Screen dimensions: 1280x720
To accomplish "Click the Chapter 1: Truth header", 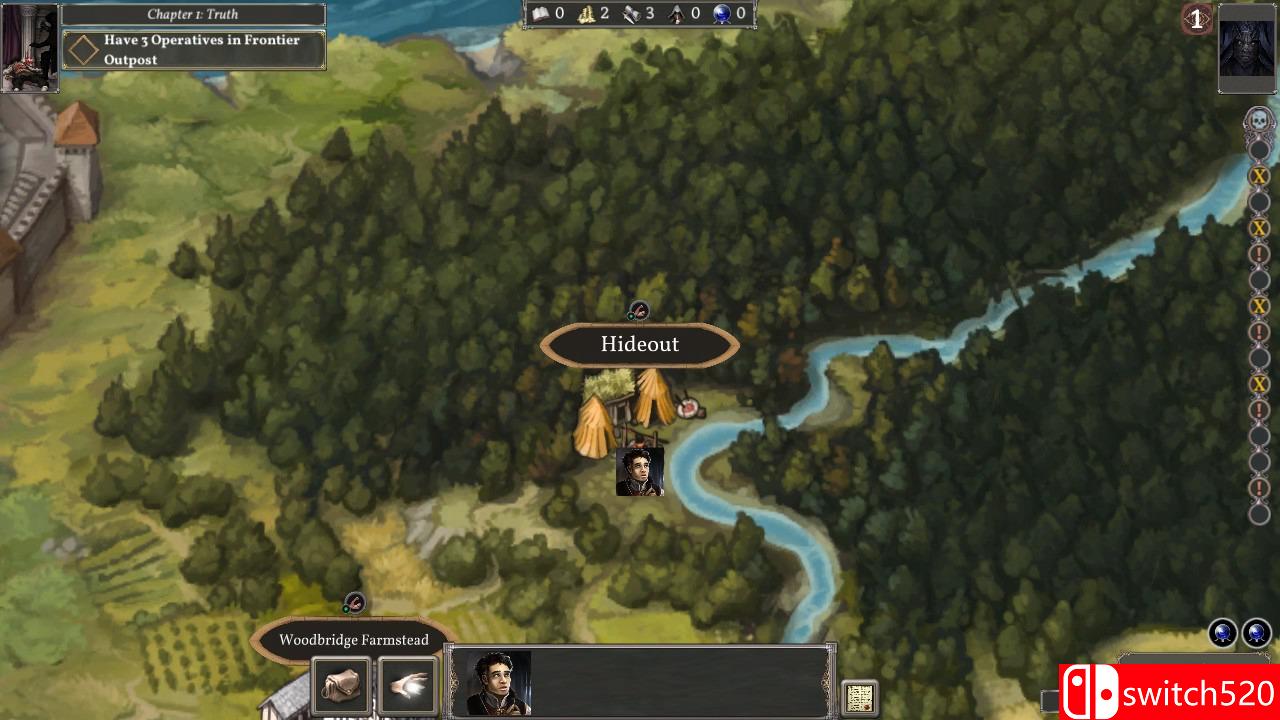I will pyautogui.click(x=193, y=14).
